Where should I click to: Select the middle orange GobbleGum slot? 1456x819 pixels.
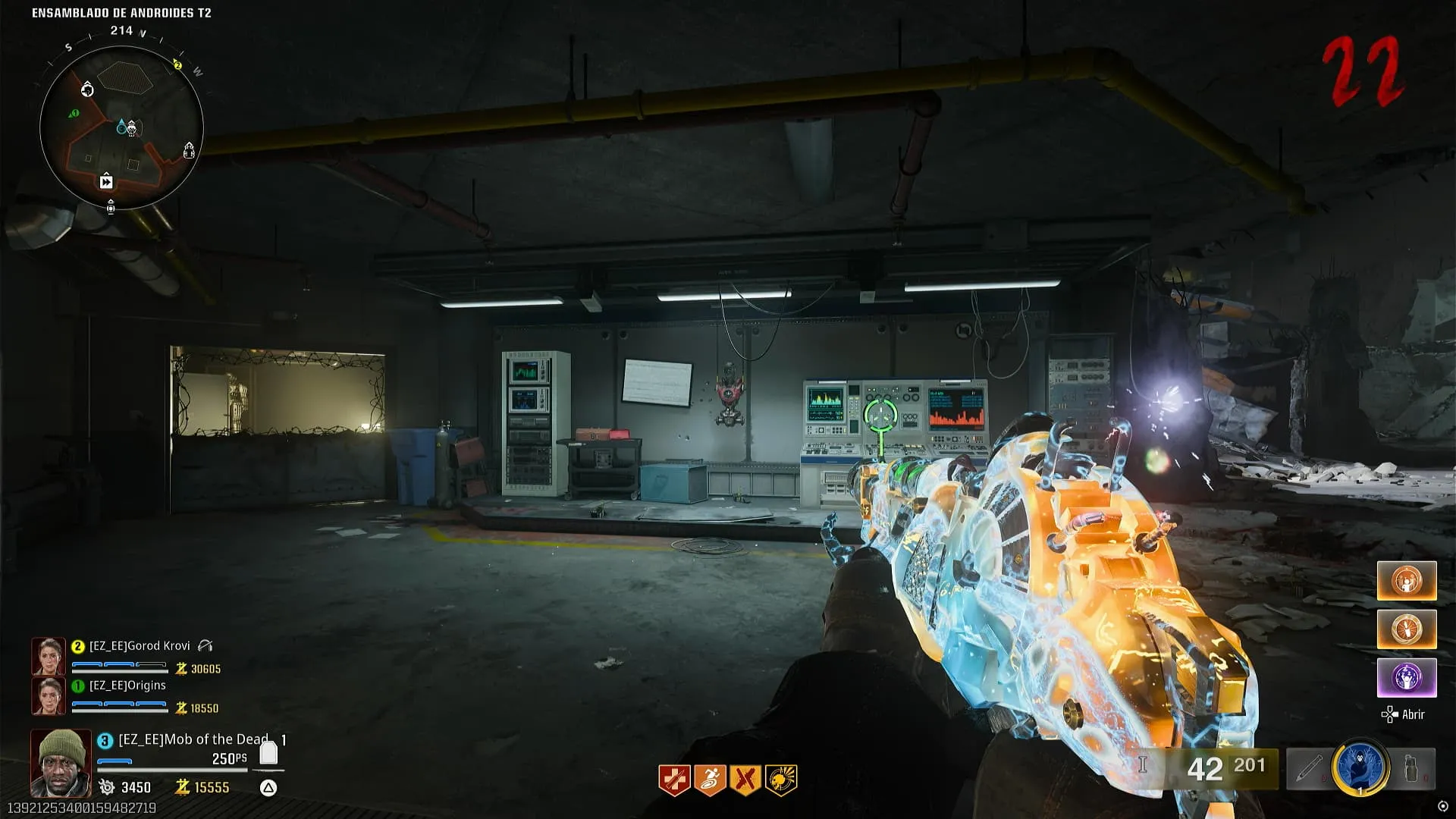(1407, 629)
